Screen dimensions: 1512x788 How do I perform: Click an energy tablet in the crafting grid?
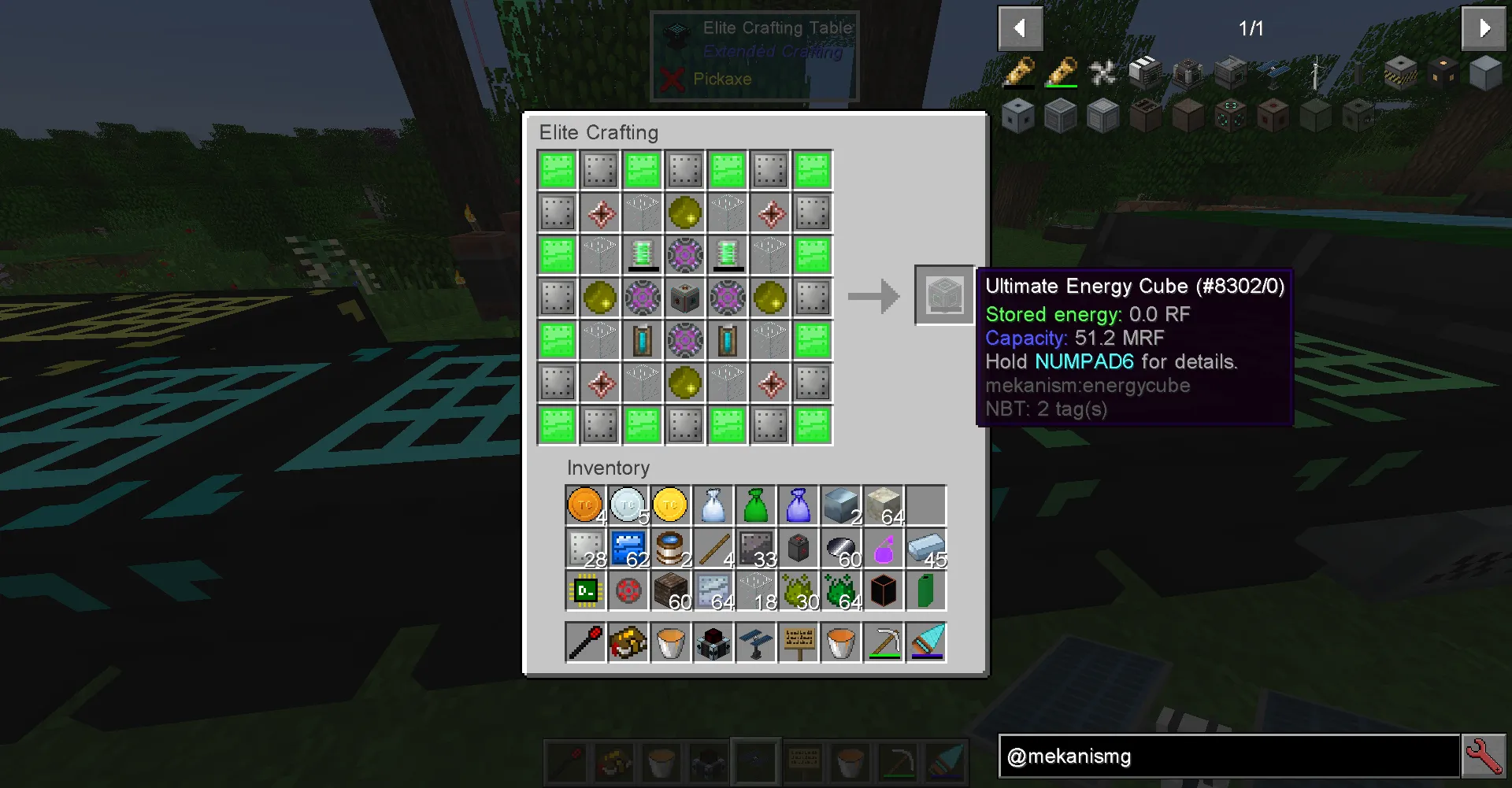pyautogui.click(x=643, y=255)
